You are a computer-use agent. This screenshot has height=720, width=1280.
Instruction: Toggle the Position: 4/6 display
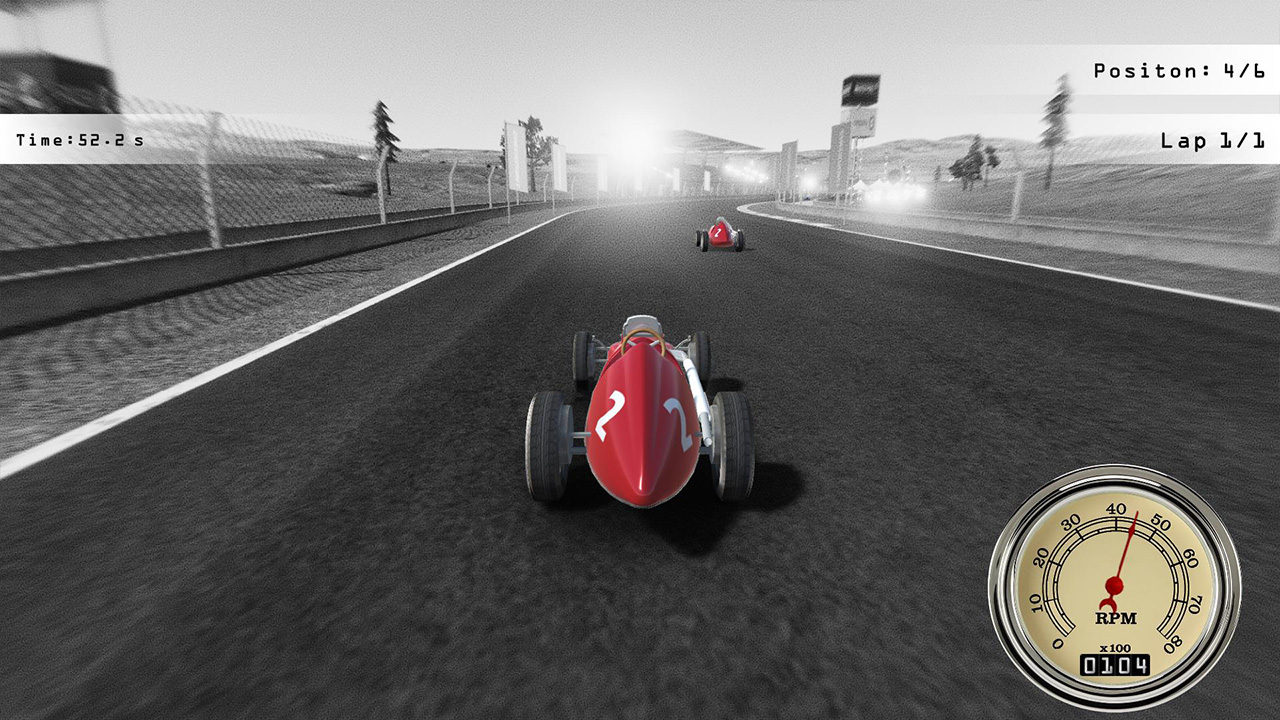click(x=1177, y=70)
